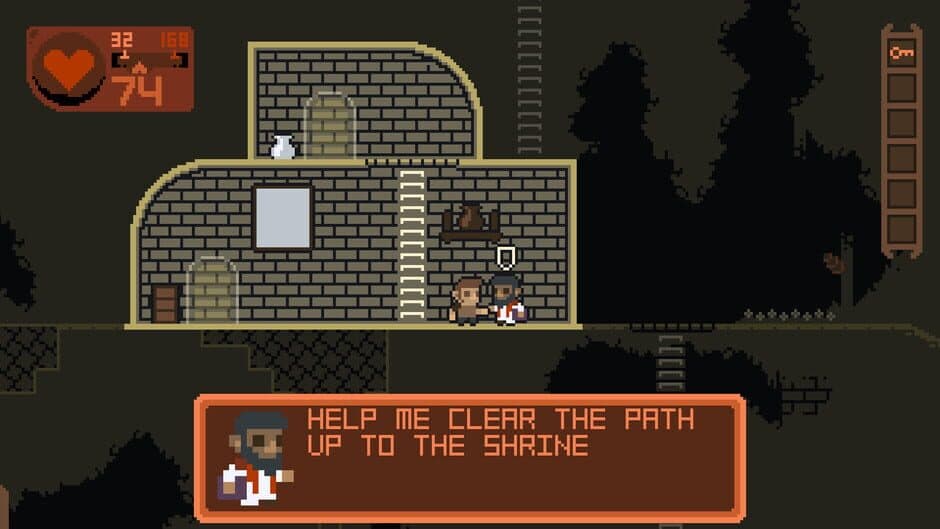Click the interaction marker above the bearded NPC
Image resolution: width=940 pixels, height=529 pixels.
[506, 258]
